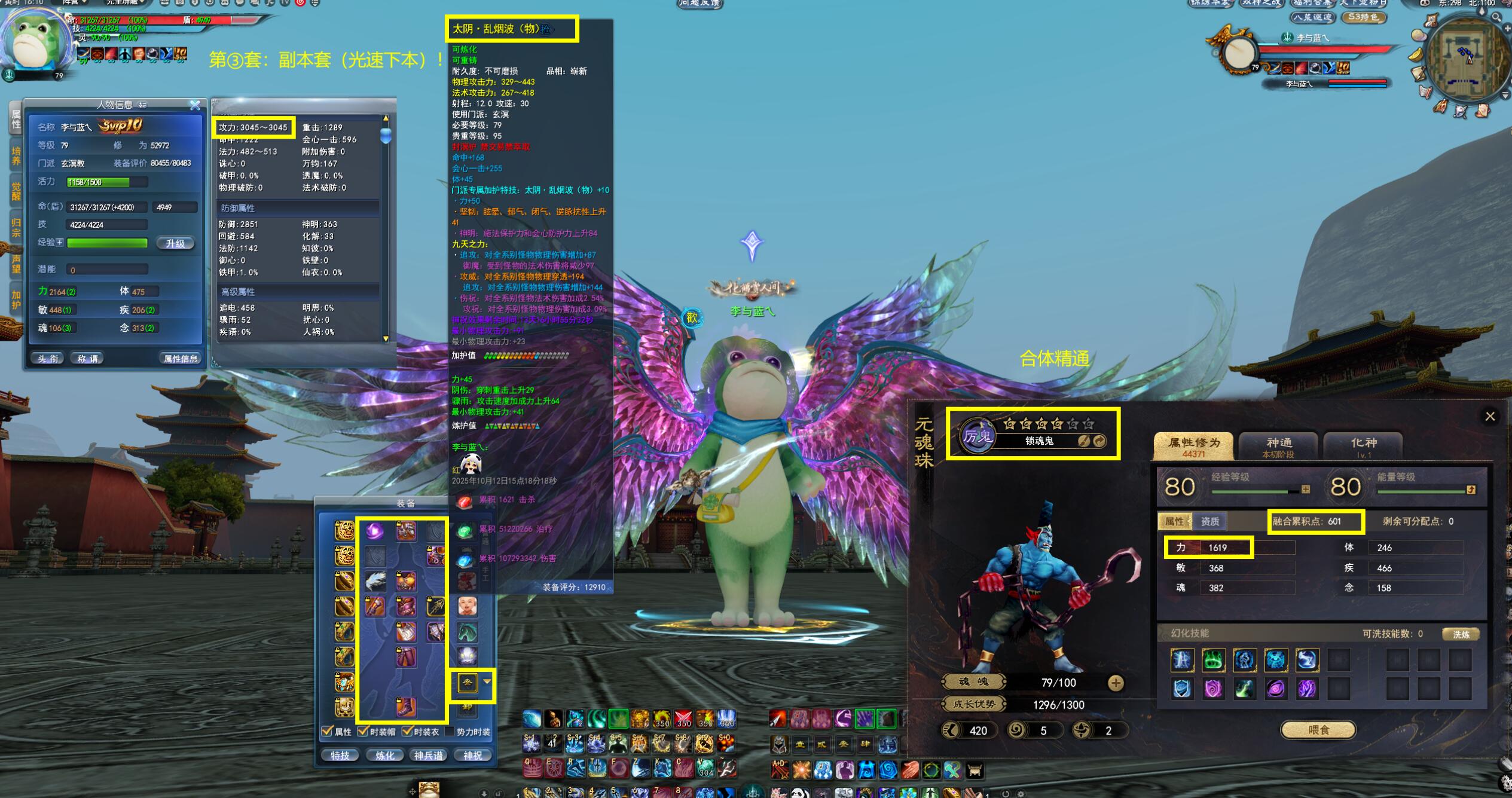The height and width of the screenshot is (798, 1512).
Task: Open the 特技 button in equipment panel
Action: coord(340,756)
